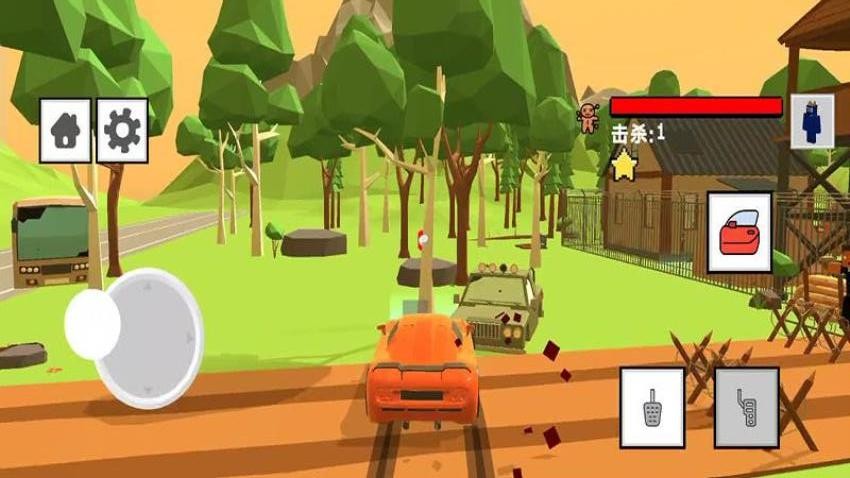This screenshot has width=850, height=478.
Task: Open the gear settings button
Action: click(x=122, y=130)
